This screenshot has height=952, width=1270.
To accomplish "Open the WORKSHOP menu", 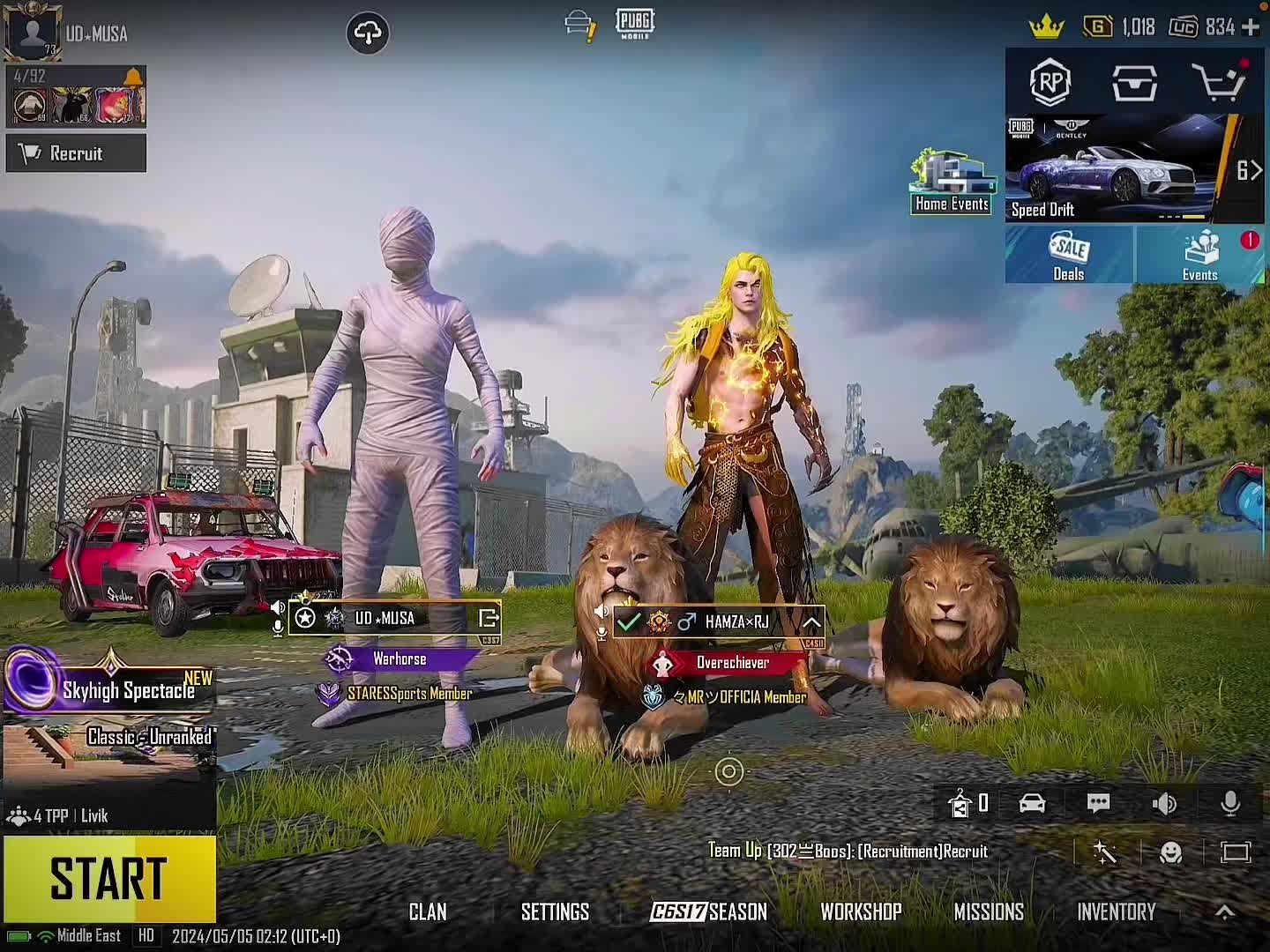I will click(x=861, y=911).
